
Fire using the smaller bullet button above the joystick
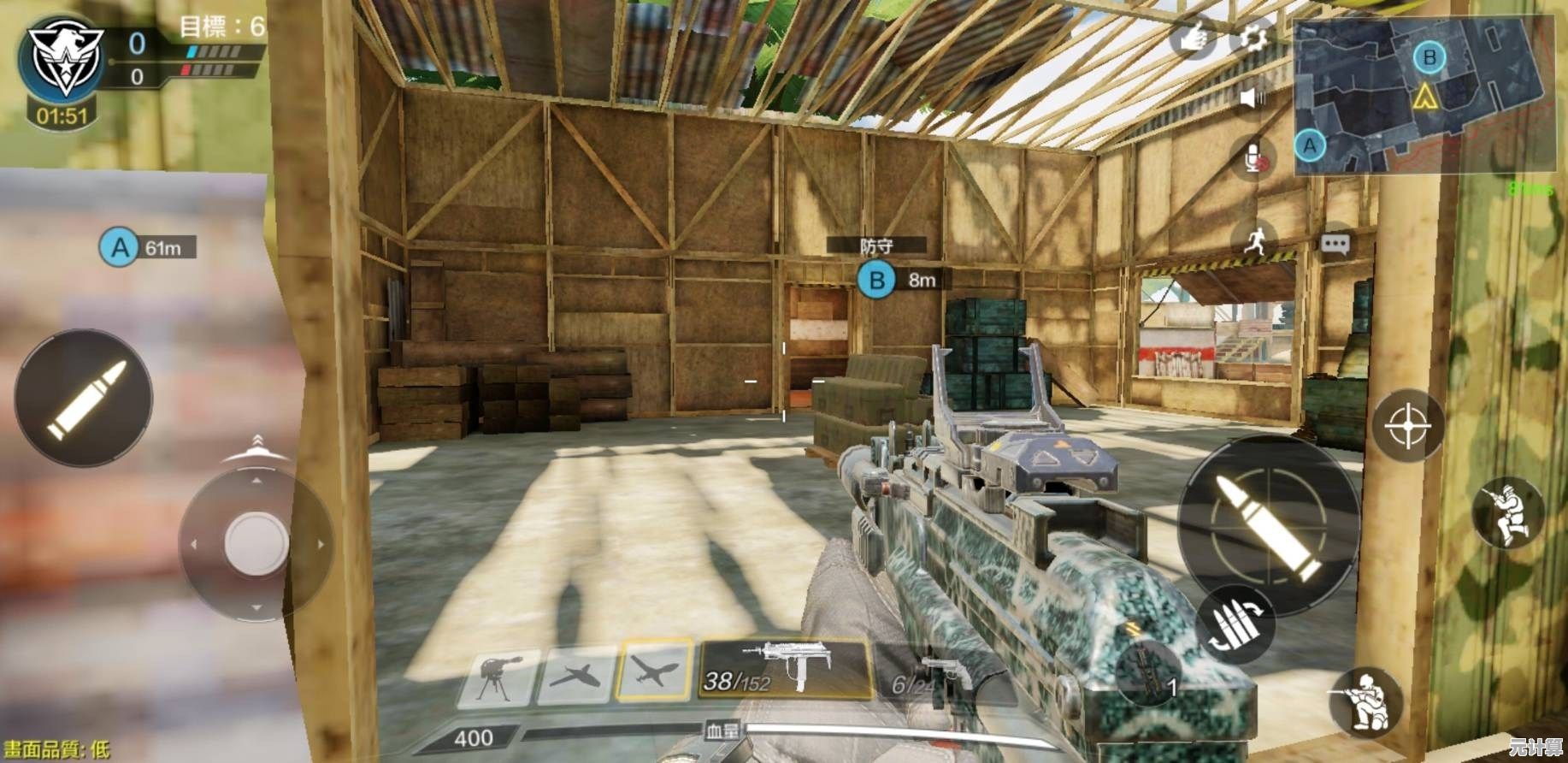point(84,398)
